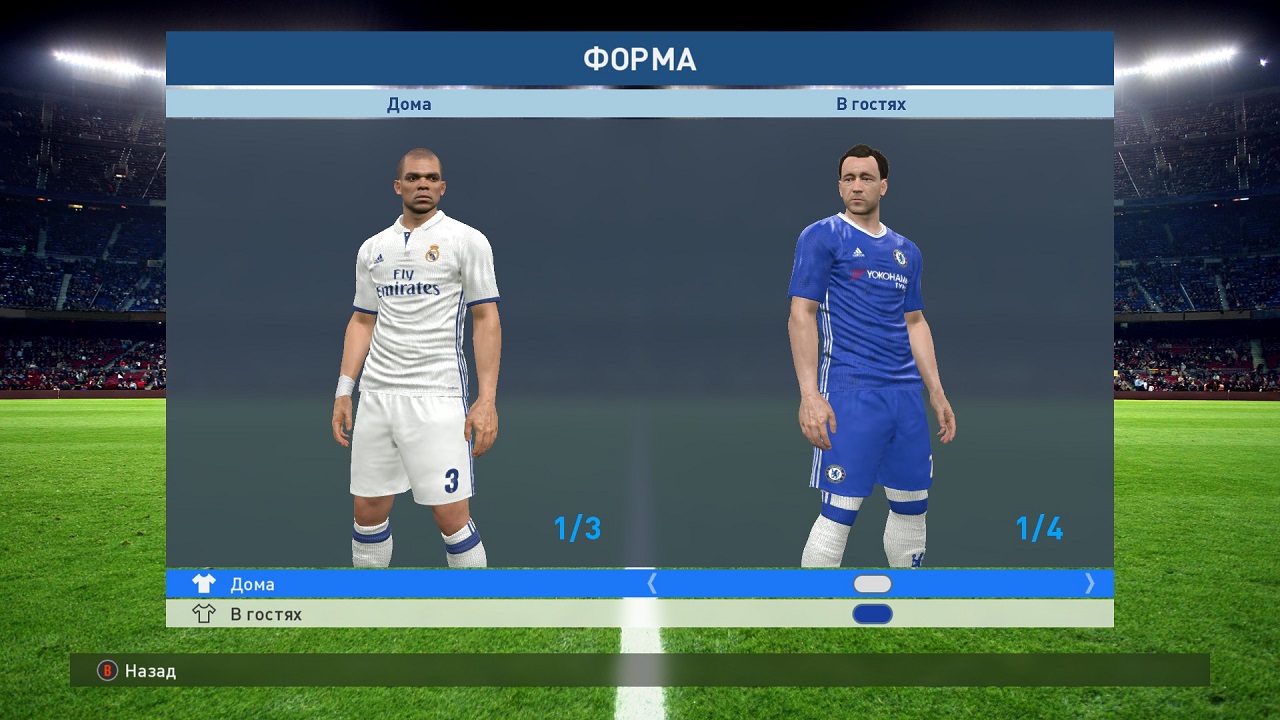
Task: Click the right arrow on home kit
Action: 1089,584
